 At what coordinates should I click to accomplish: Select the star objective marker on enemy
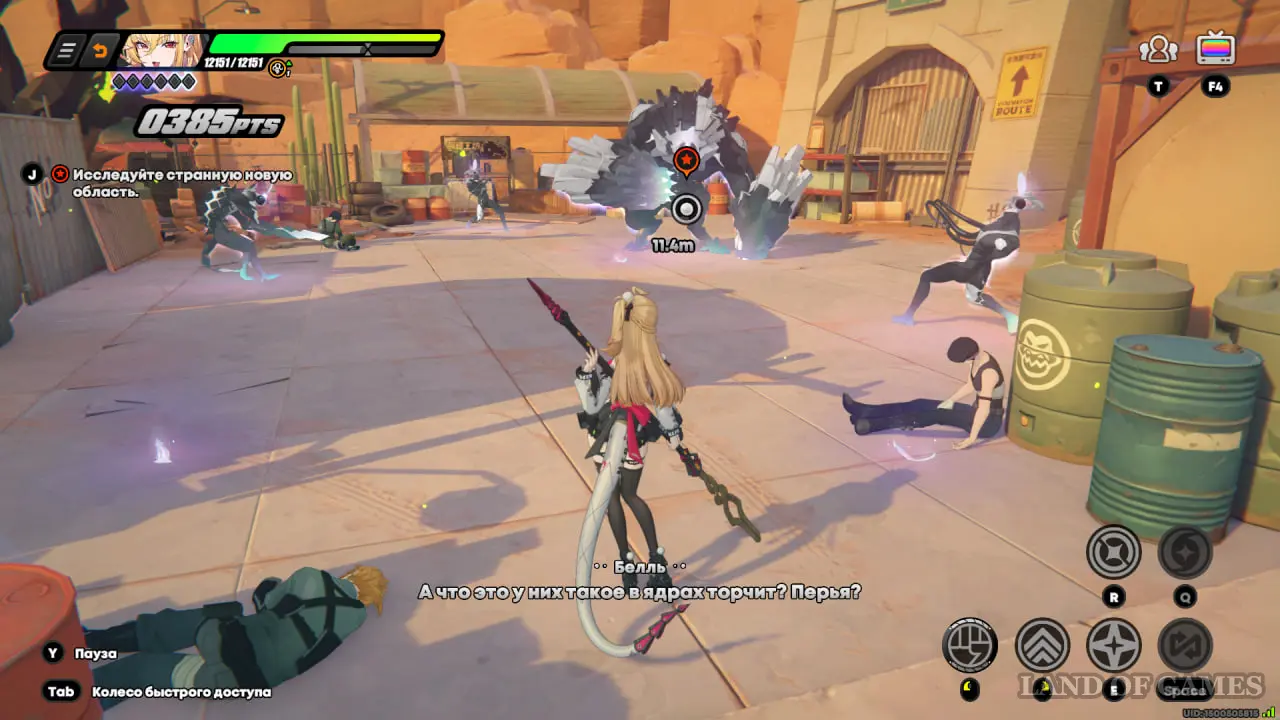[686, 161]
